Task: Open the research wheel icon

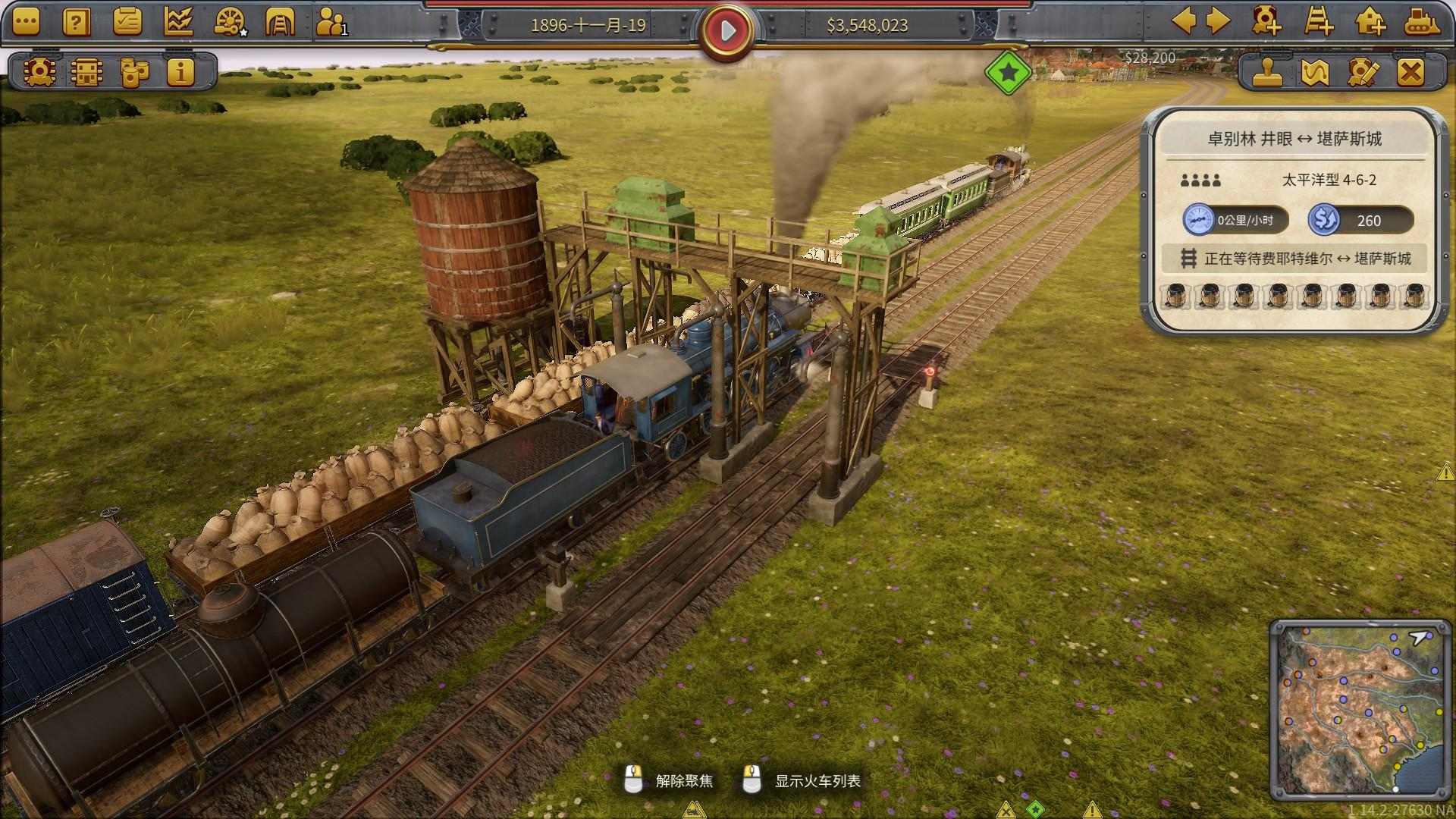Action: tap(229, 22)
